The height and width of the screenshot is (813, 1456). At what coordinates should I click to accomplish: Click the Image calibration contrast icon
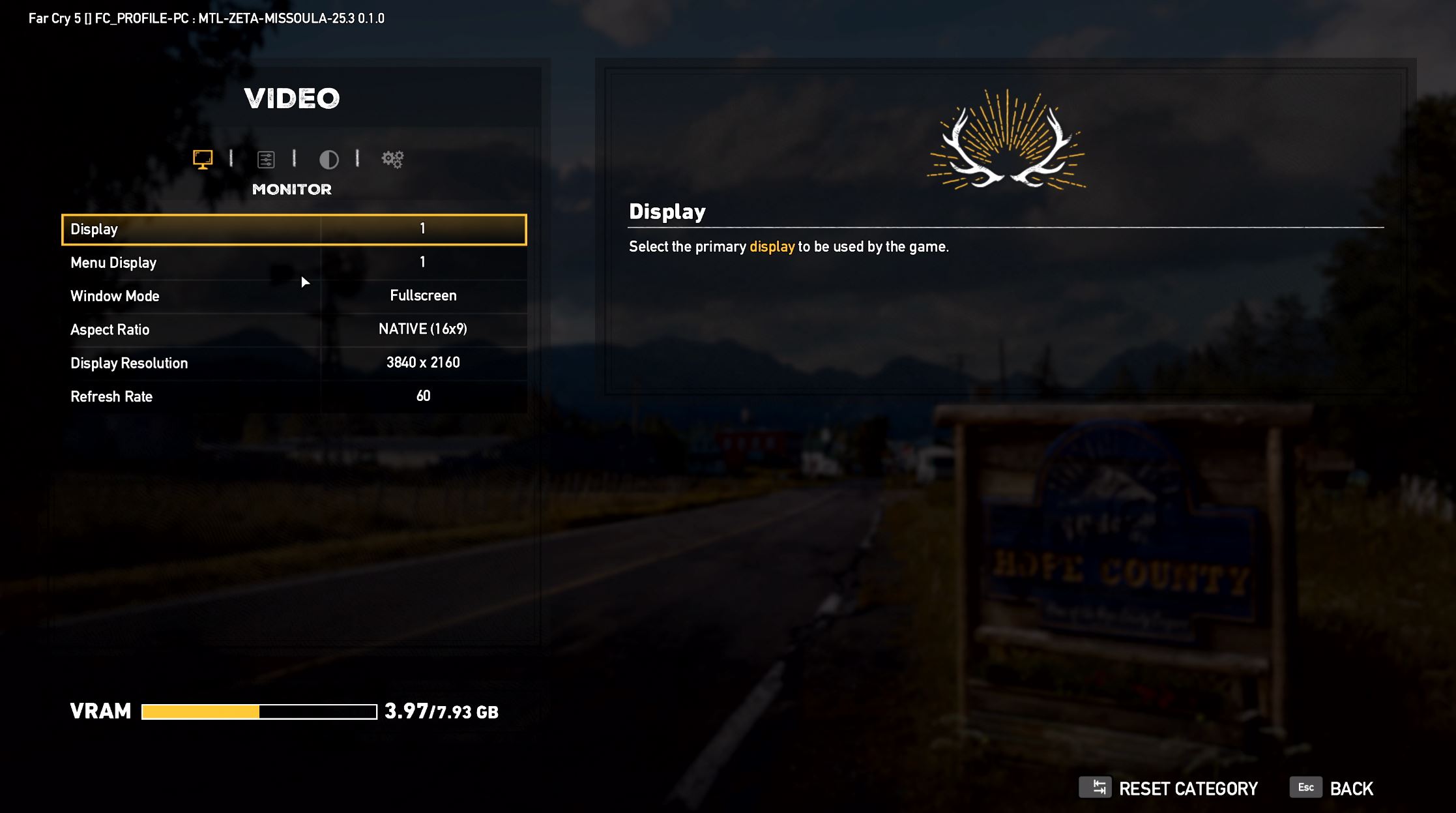point(329,158)
